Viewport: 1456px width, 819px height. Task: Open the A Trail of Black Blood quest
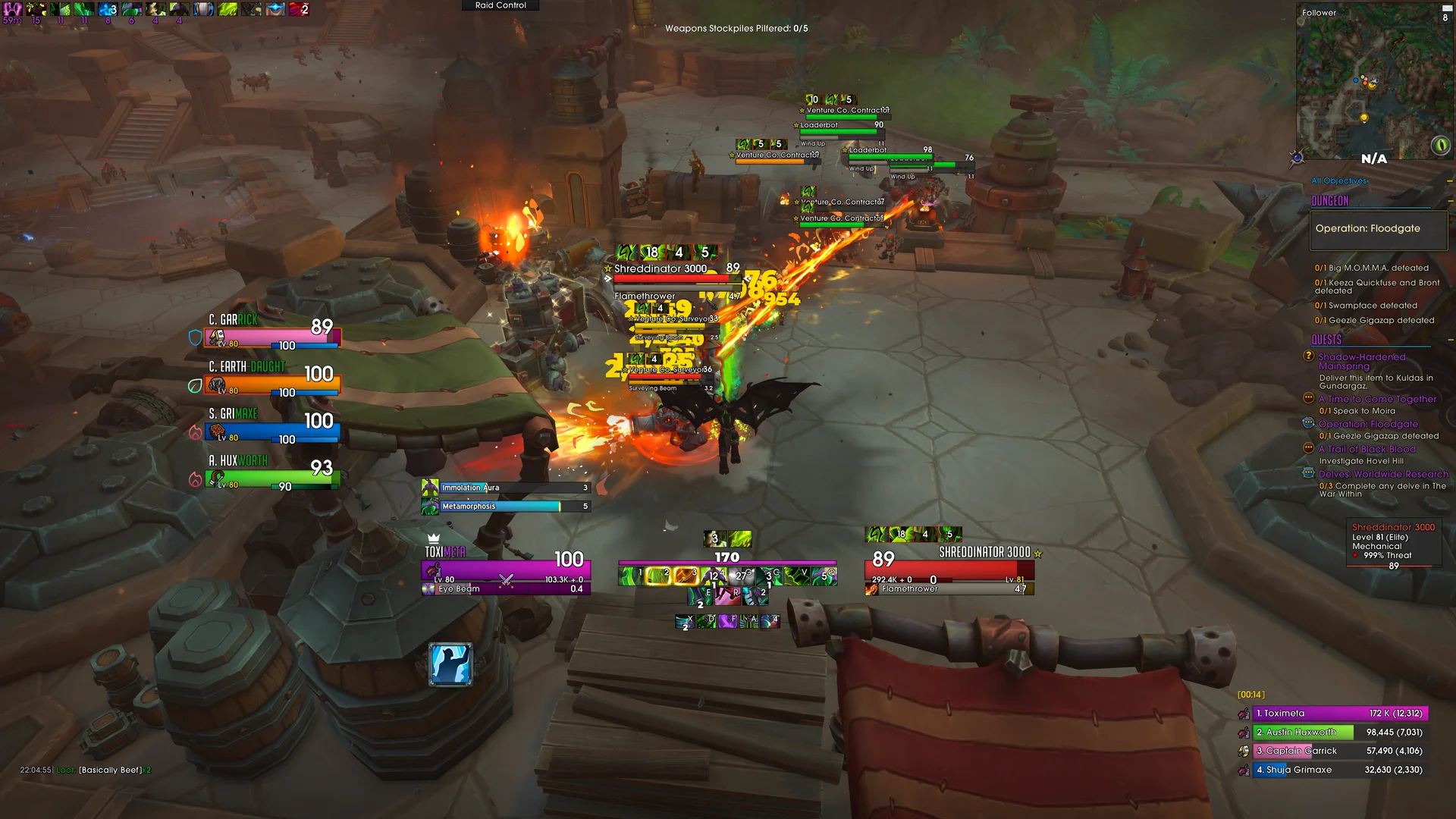pos(1367,449)
